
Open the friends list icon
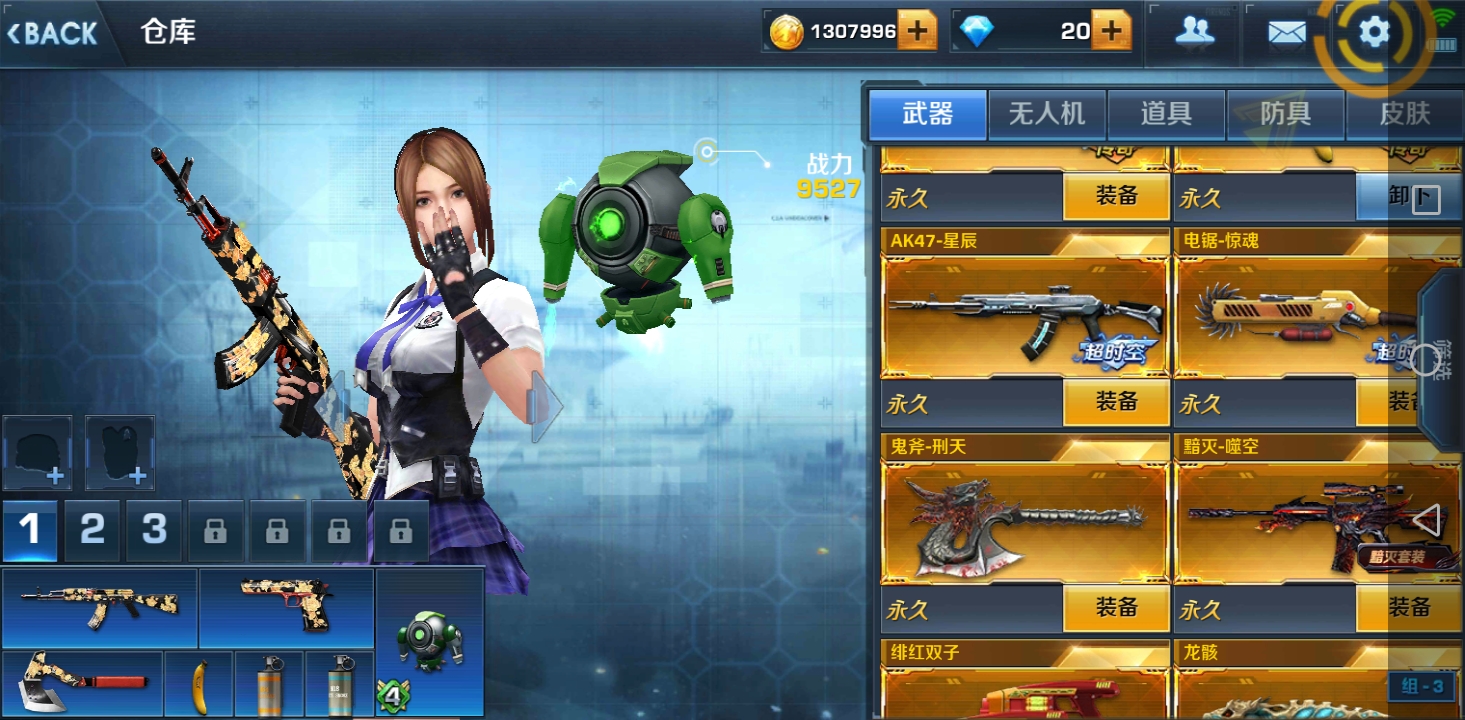pos(1194,33)
